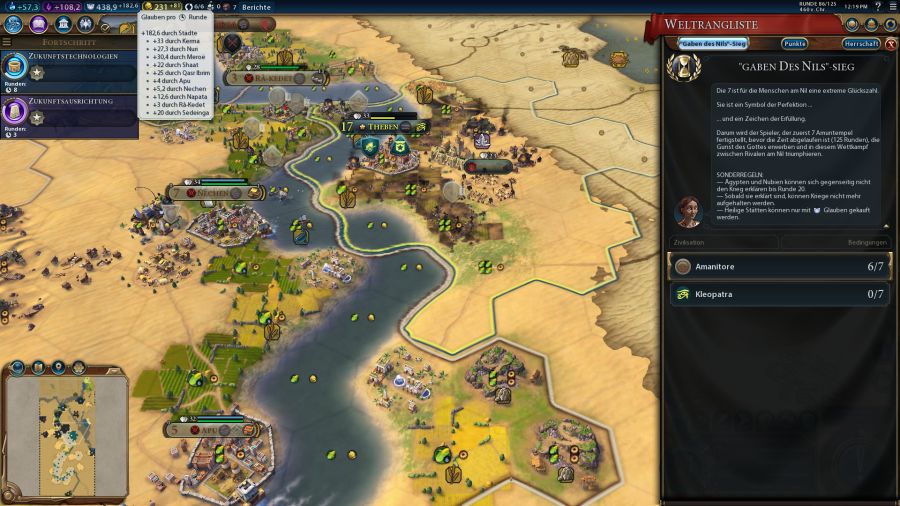900x506 pixels.
Task: Select the Amanitore ranking row
Action: pyautogui.click(x=778, y=267)
